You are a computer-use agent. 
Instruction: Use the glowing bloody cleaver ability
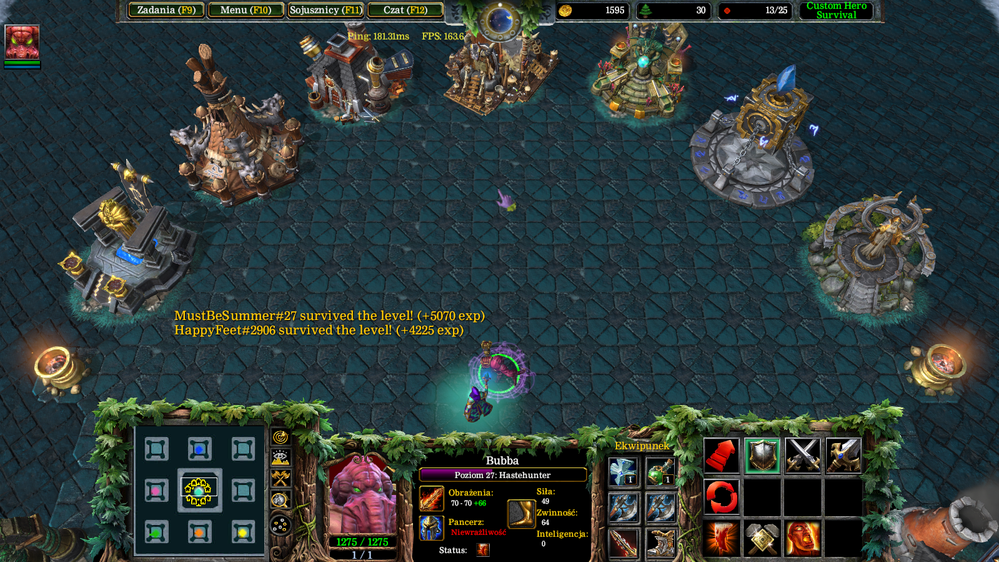[x=721, y=538]
